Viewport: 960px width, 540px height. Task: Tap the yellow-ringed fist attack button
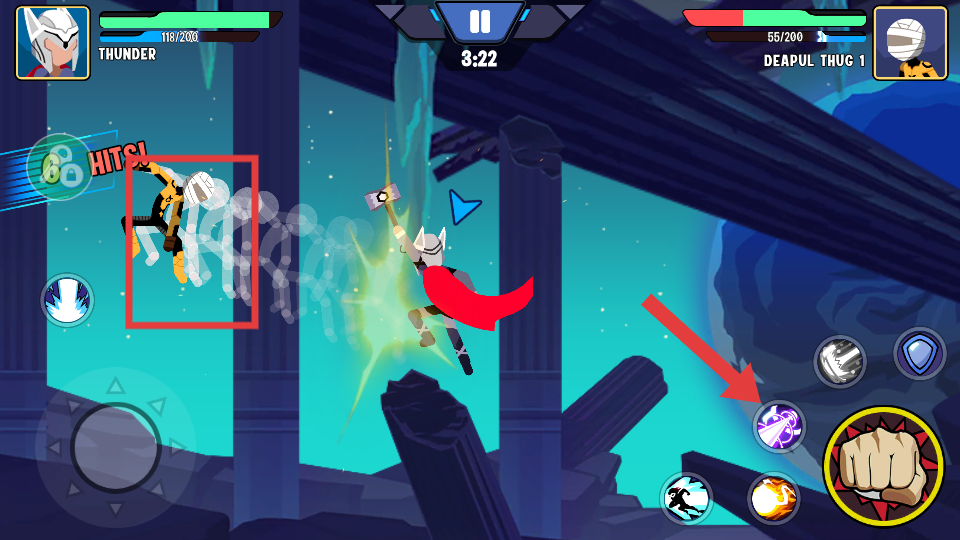tap(883, 466)
